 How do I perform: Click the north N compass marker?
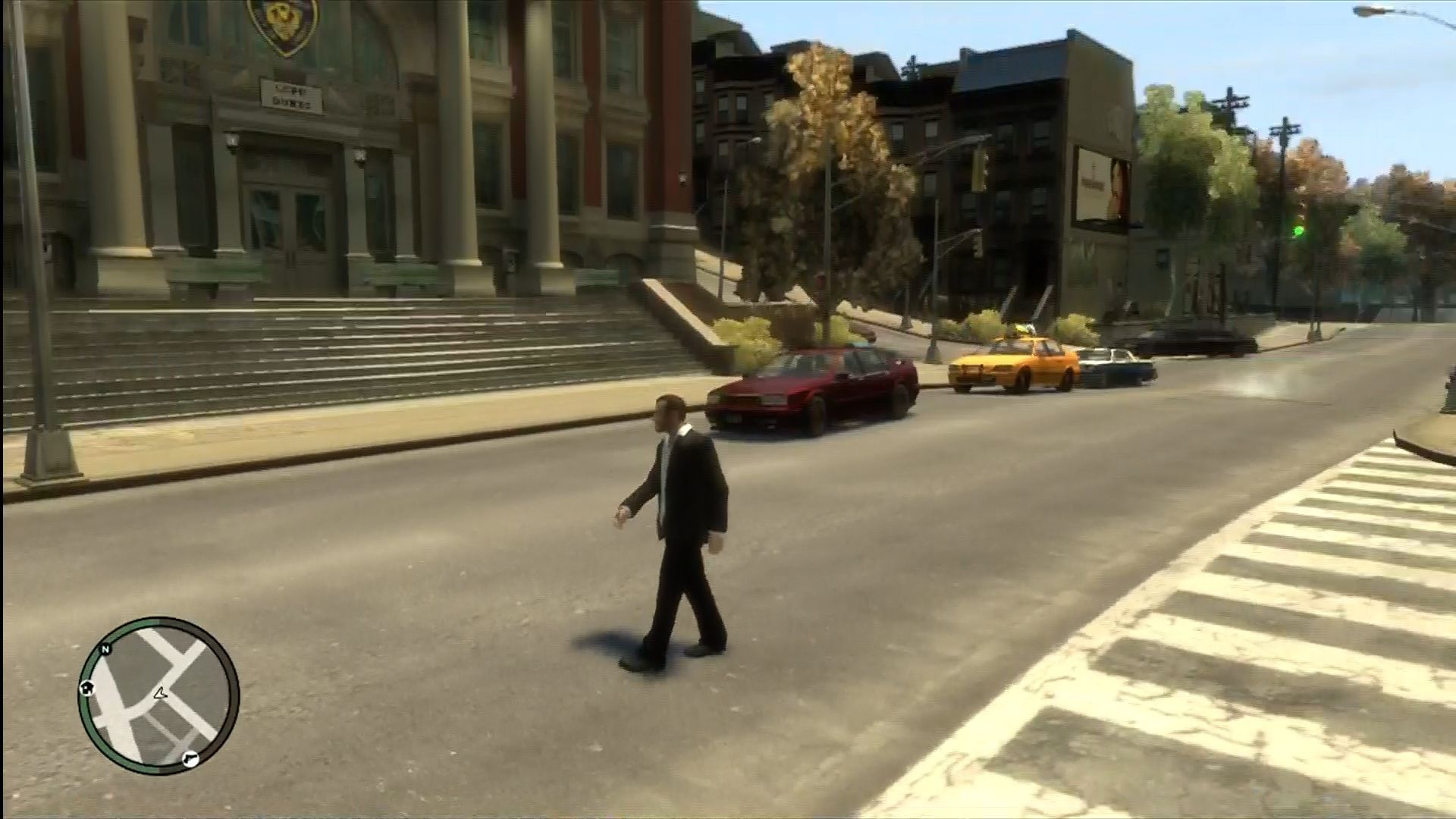105,649
